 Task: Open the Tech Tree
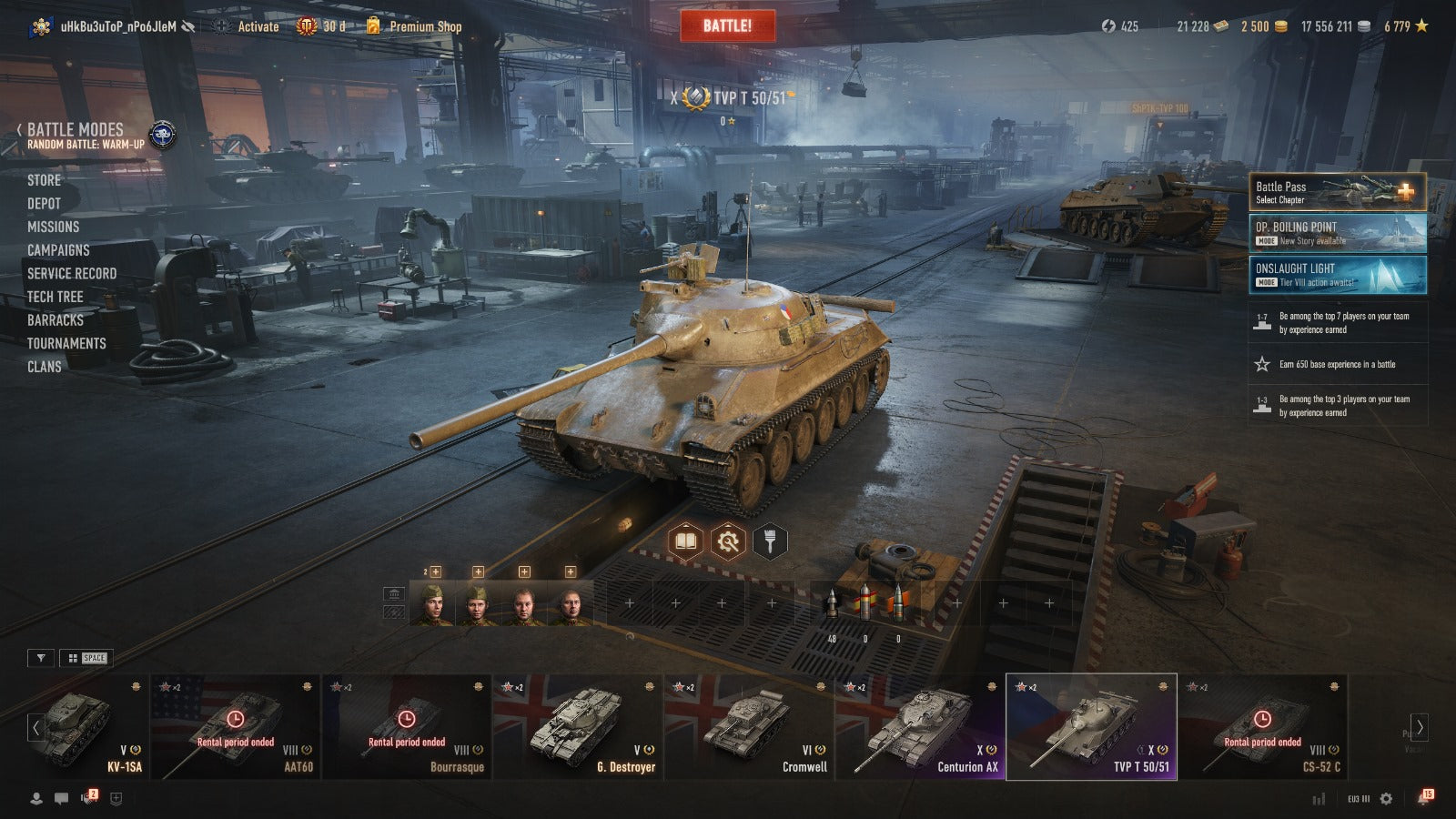click(55, 297)
